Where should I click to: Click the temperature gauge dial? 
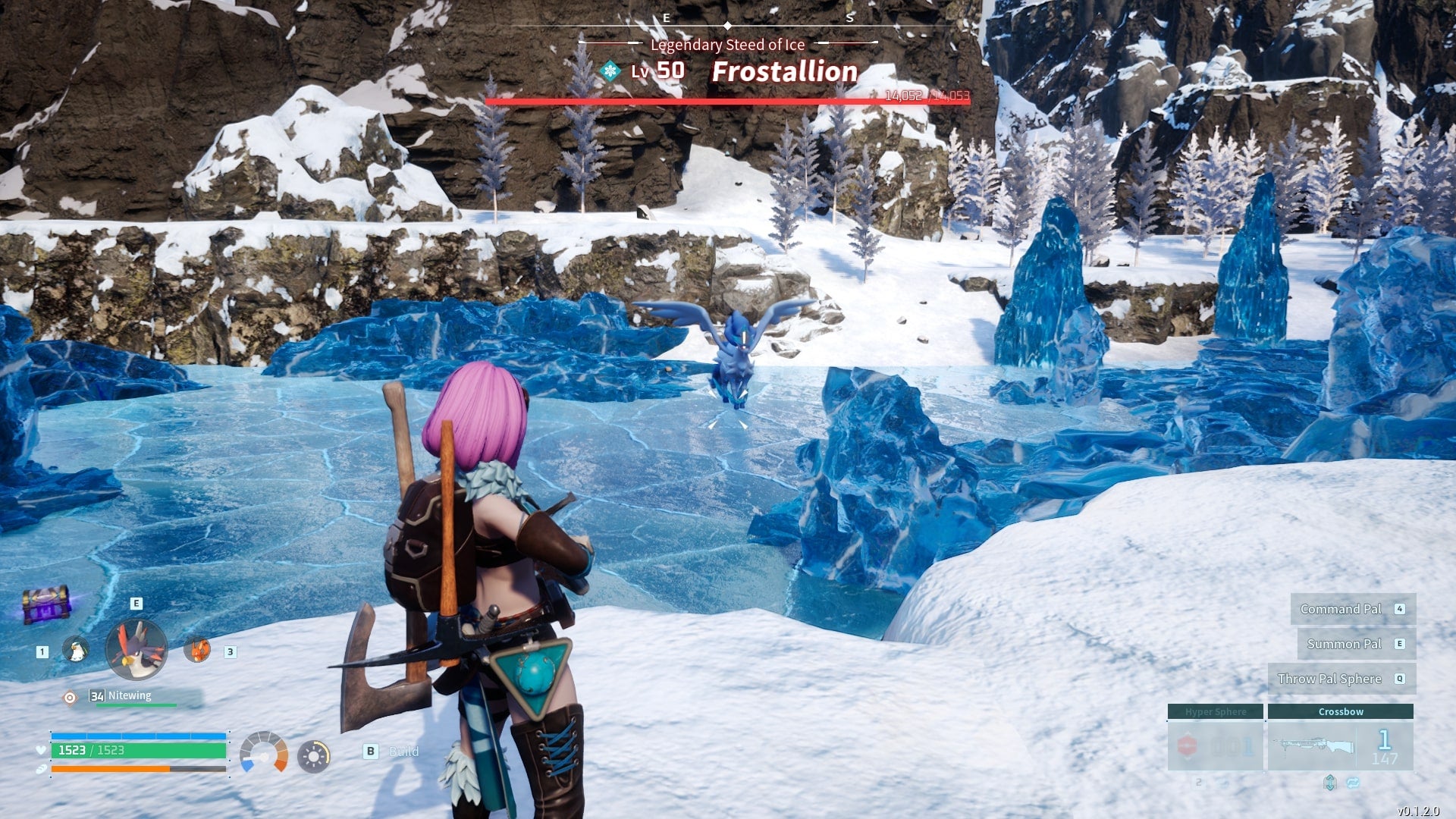point(263,753)
